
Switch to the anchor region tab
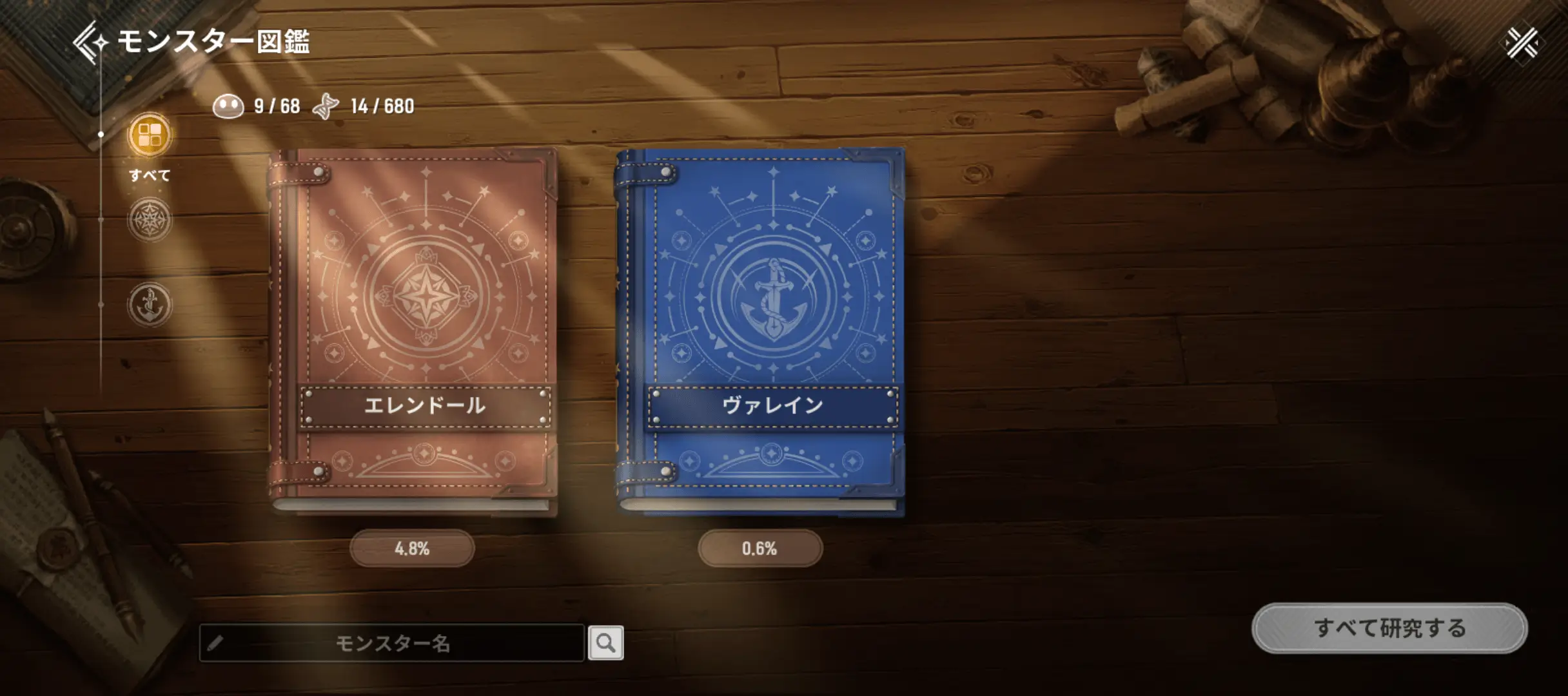point(150,304)
